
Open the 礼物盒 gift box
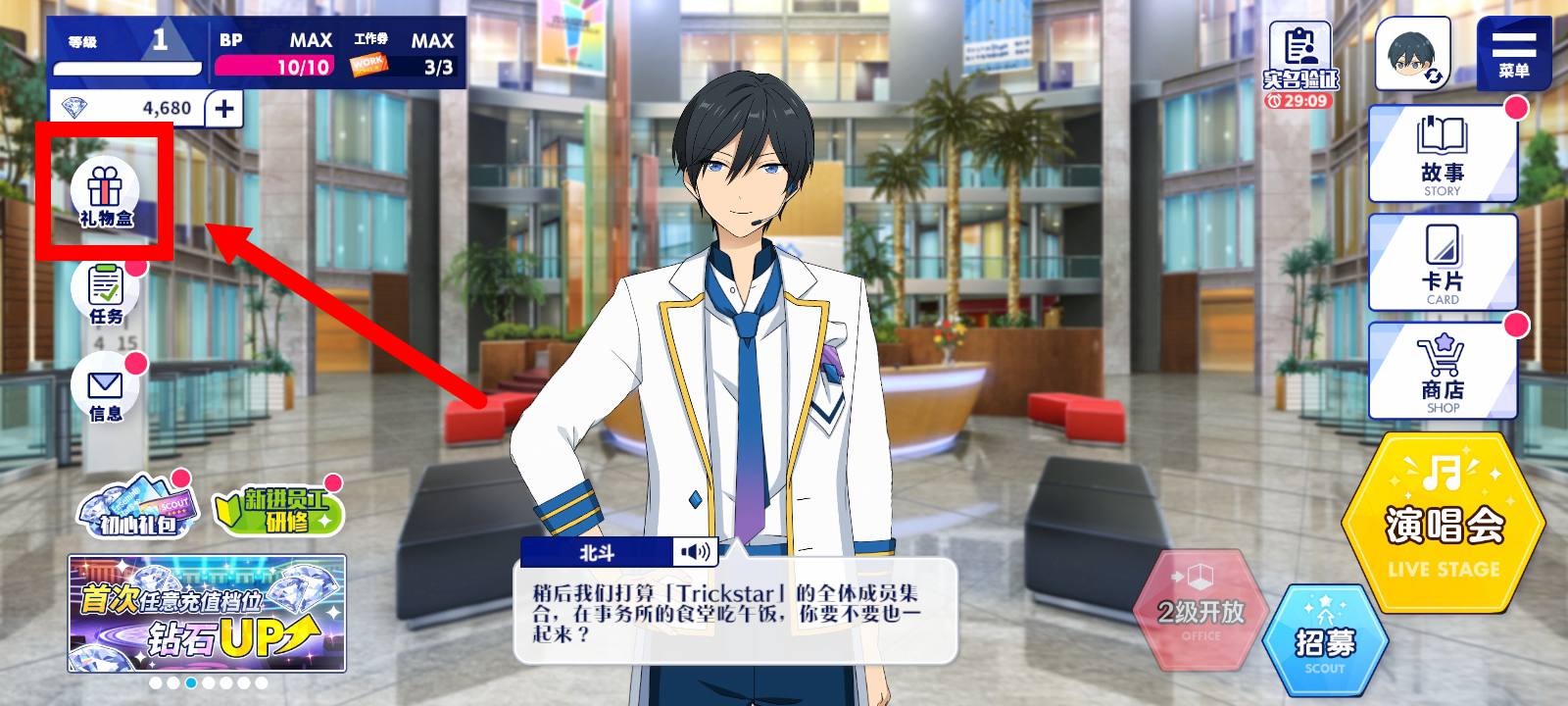[106, 193]
